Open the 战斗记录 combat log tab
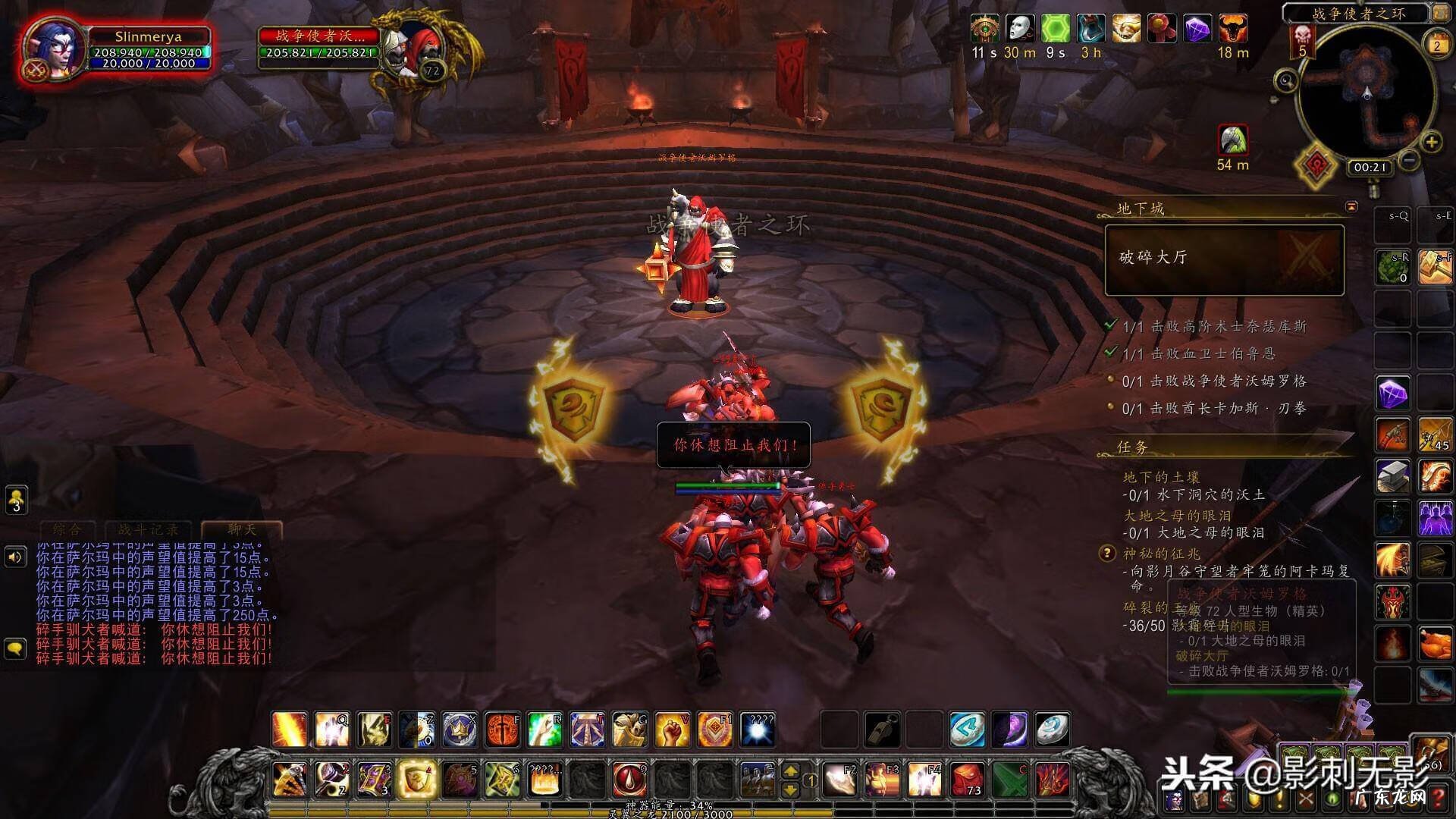Viewport: 1456px width, 819px height. click(149, 529)
